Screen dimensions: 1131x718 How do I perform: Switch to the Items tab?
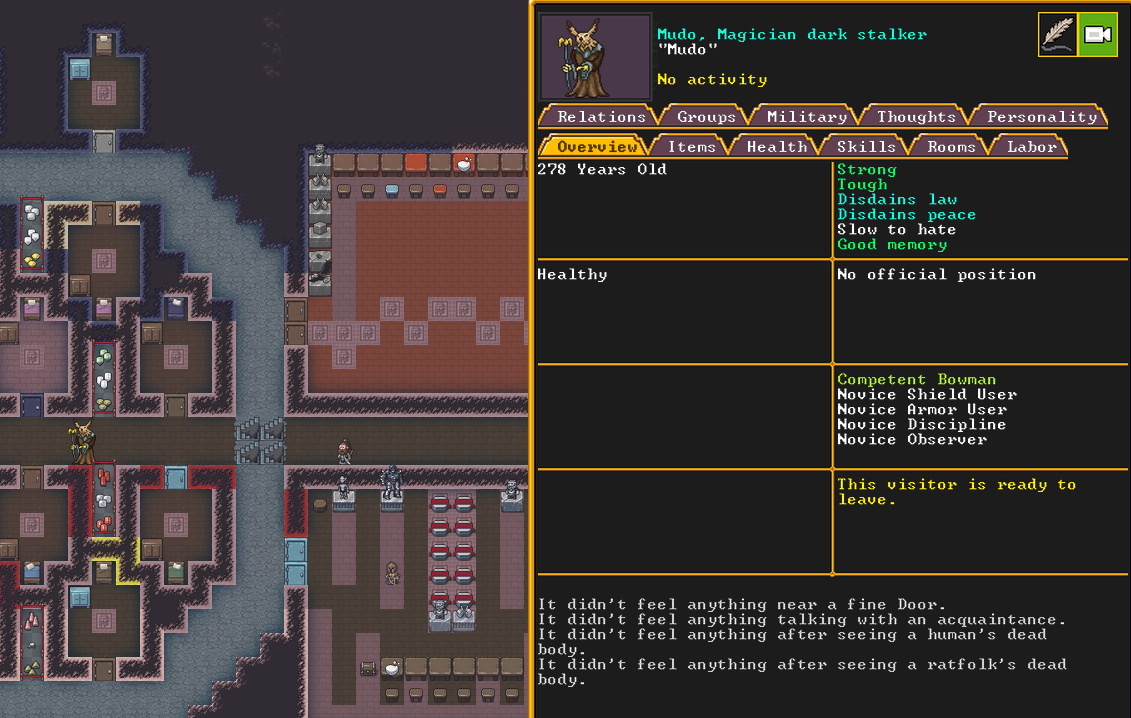(691, 147)
